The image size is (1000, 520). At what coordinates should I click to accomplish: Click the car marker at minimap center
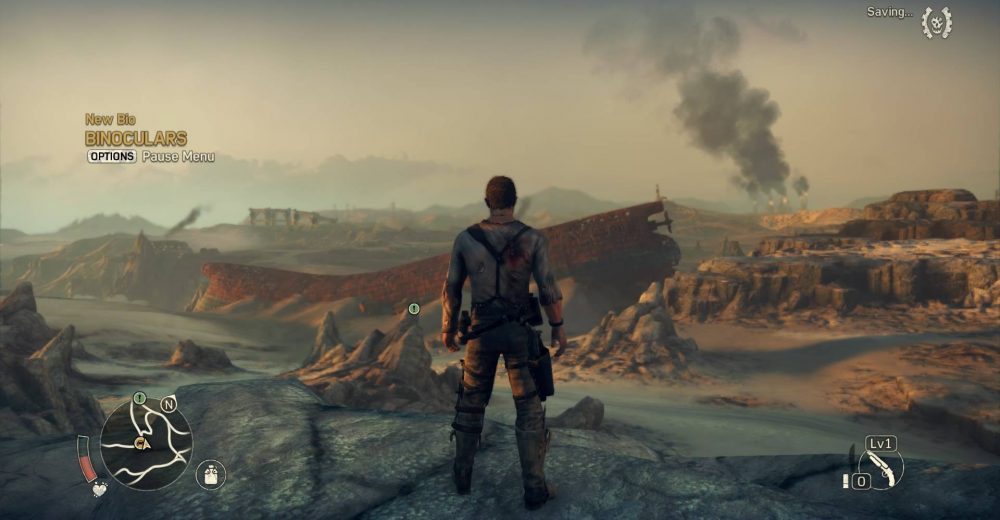[x=142, y=444]
